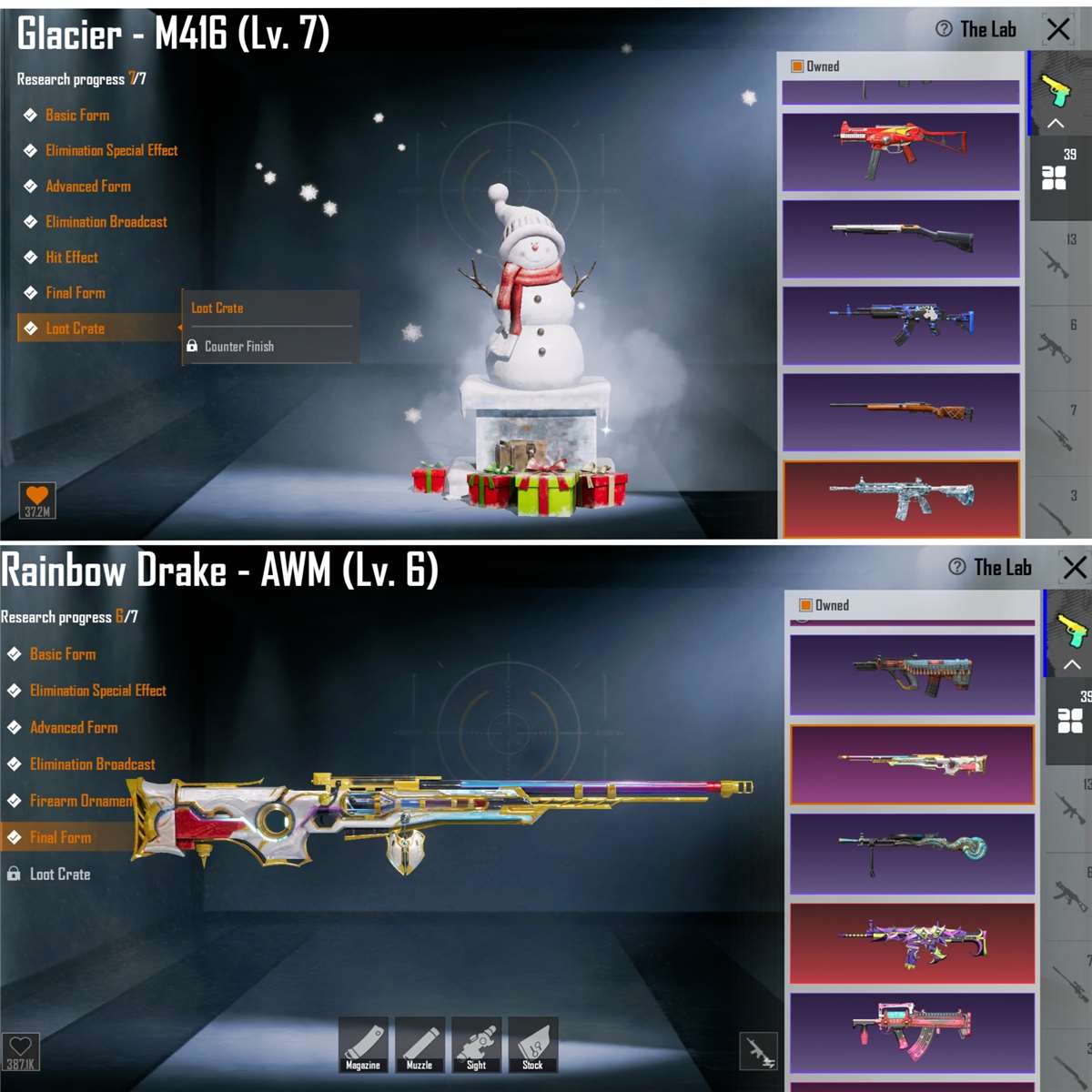Screen dimensions: 1092x1092
Task: Select the orange-stock rifle skin thumbnail
Action: point(901,411)
